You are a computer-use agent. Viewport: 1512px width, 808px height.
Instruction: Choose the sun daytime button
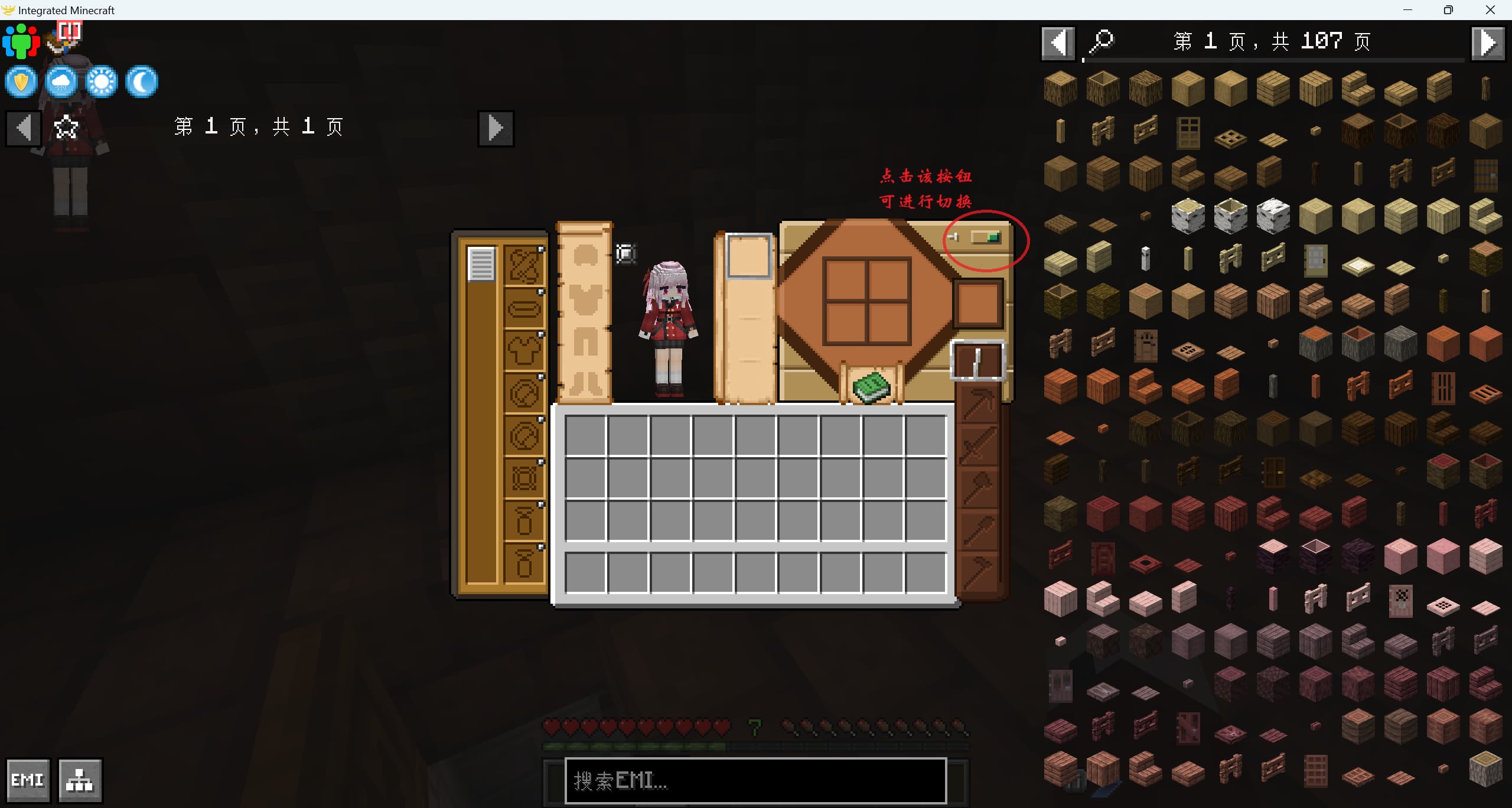coord(102,82)
